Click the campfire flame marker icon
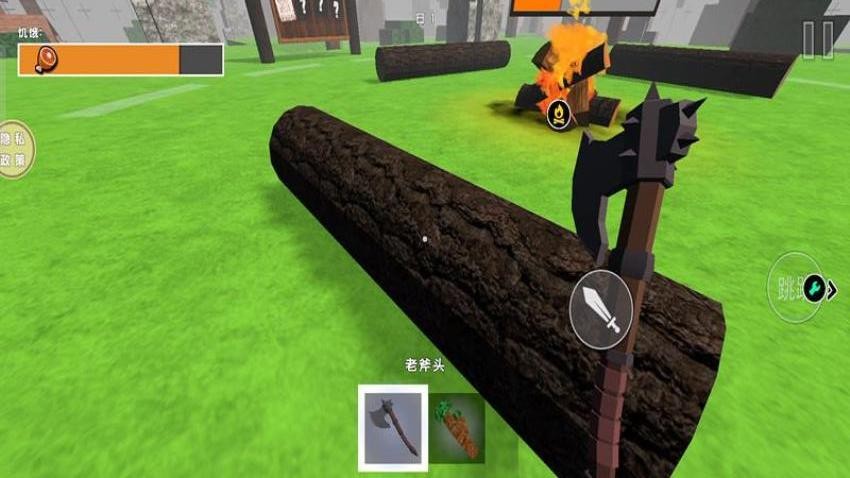The width and height of the screenshot is (850, 478). (557, 113)
